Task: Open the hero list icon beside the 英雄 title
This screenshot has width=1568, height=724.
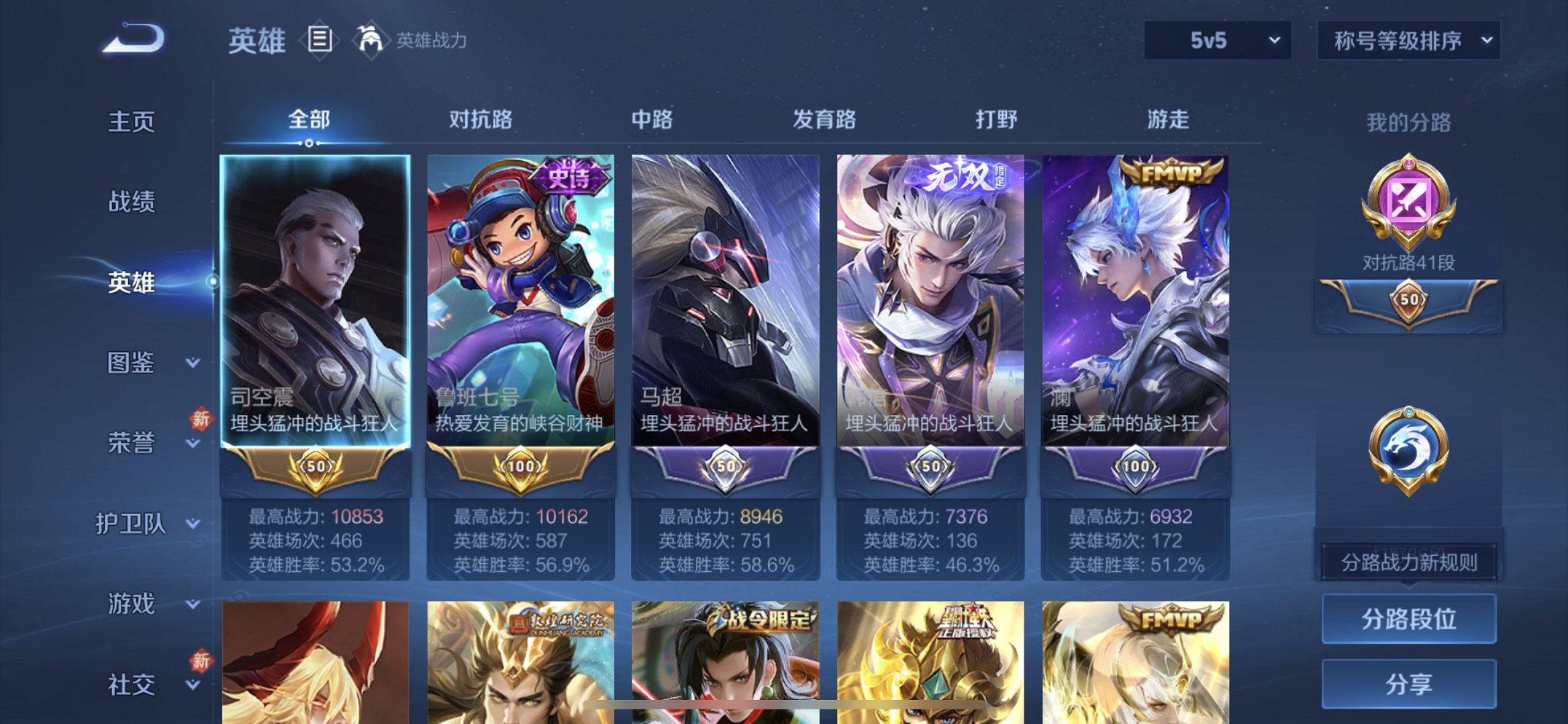Action: tap(319, 40)
